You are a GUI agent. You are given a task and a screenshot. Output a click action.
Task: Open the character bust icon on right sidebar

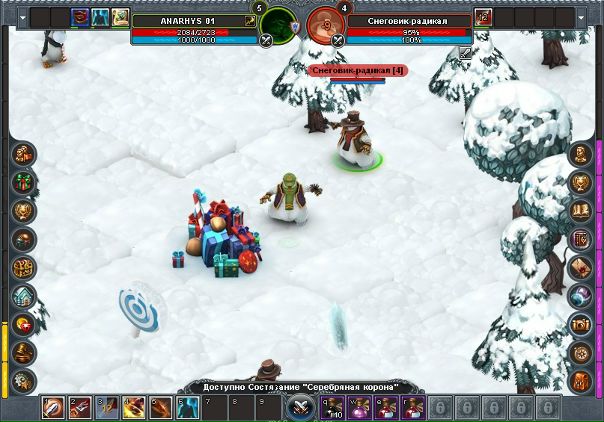point(580,155)
